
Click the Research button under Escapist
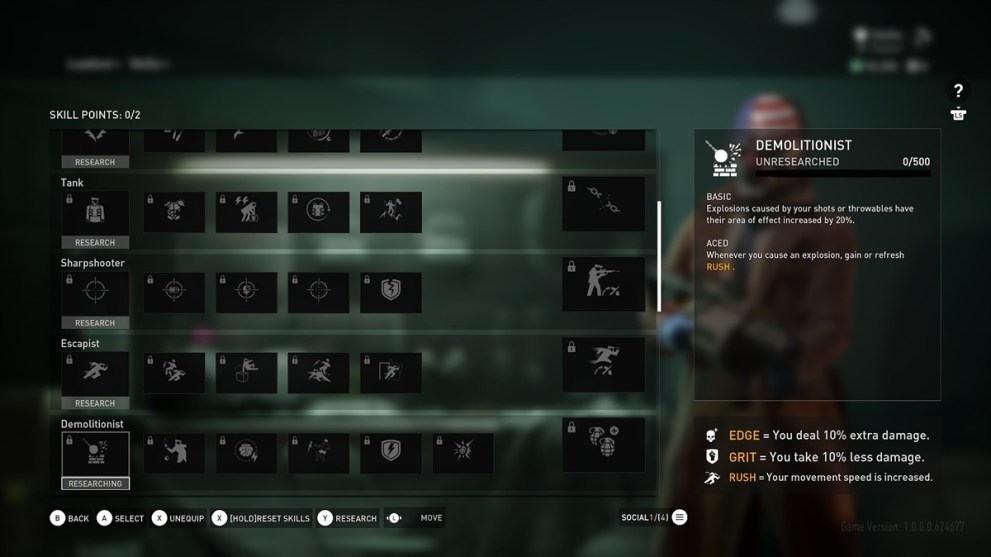[x=95, y=403]
